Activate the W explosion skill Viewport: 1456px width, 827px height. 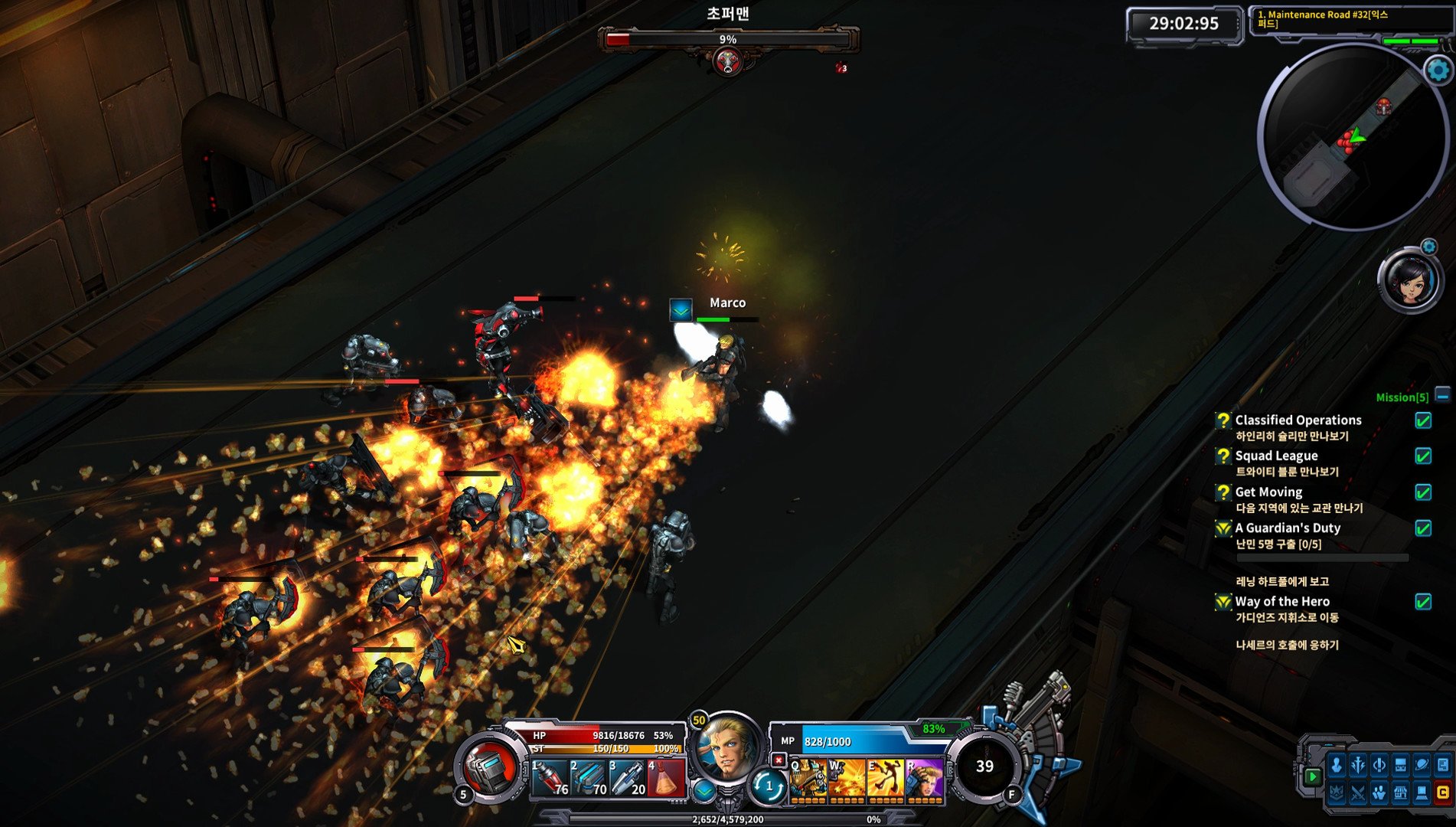point(847,779)
